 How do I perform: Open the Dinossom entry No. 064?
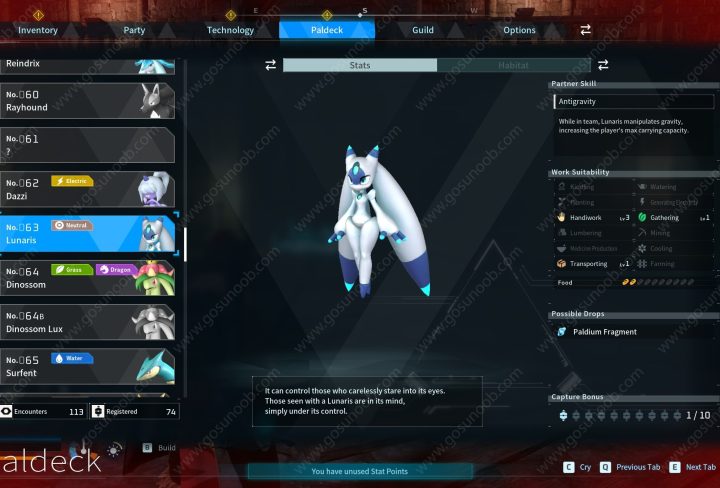tap(88, 277)
